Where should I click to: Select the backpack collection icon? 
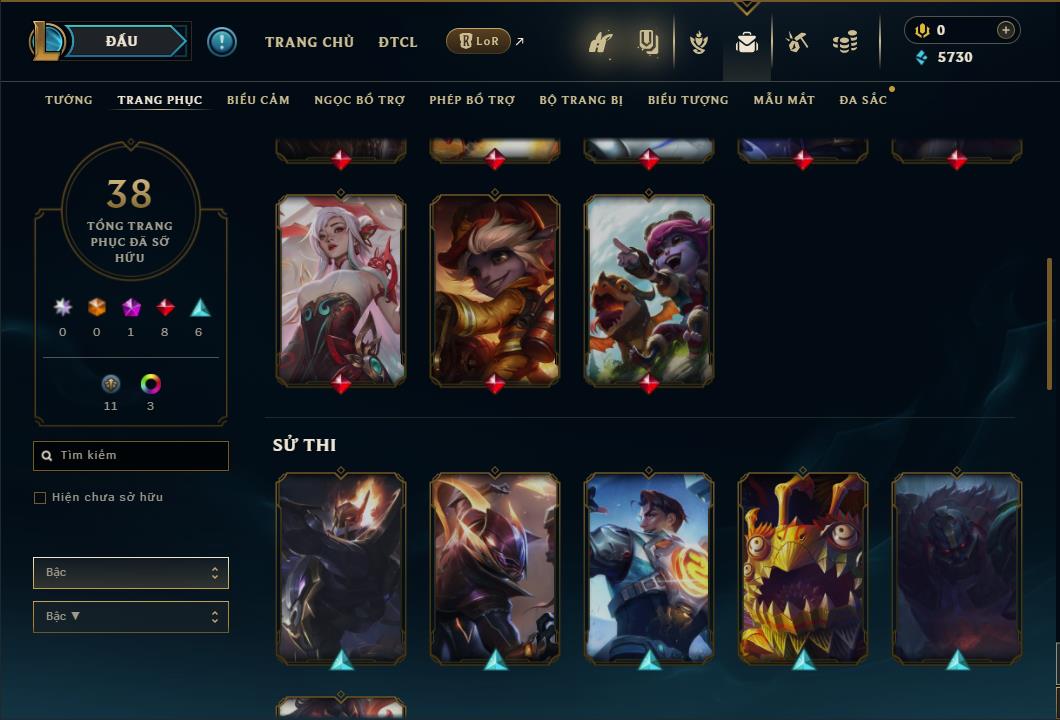point(747,42)
